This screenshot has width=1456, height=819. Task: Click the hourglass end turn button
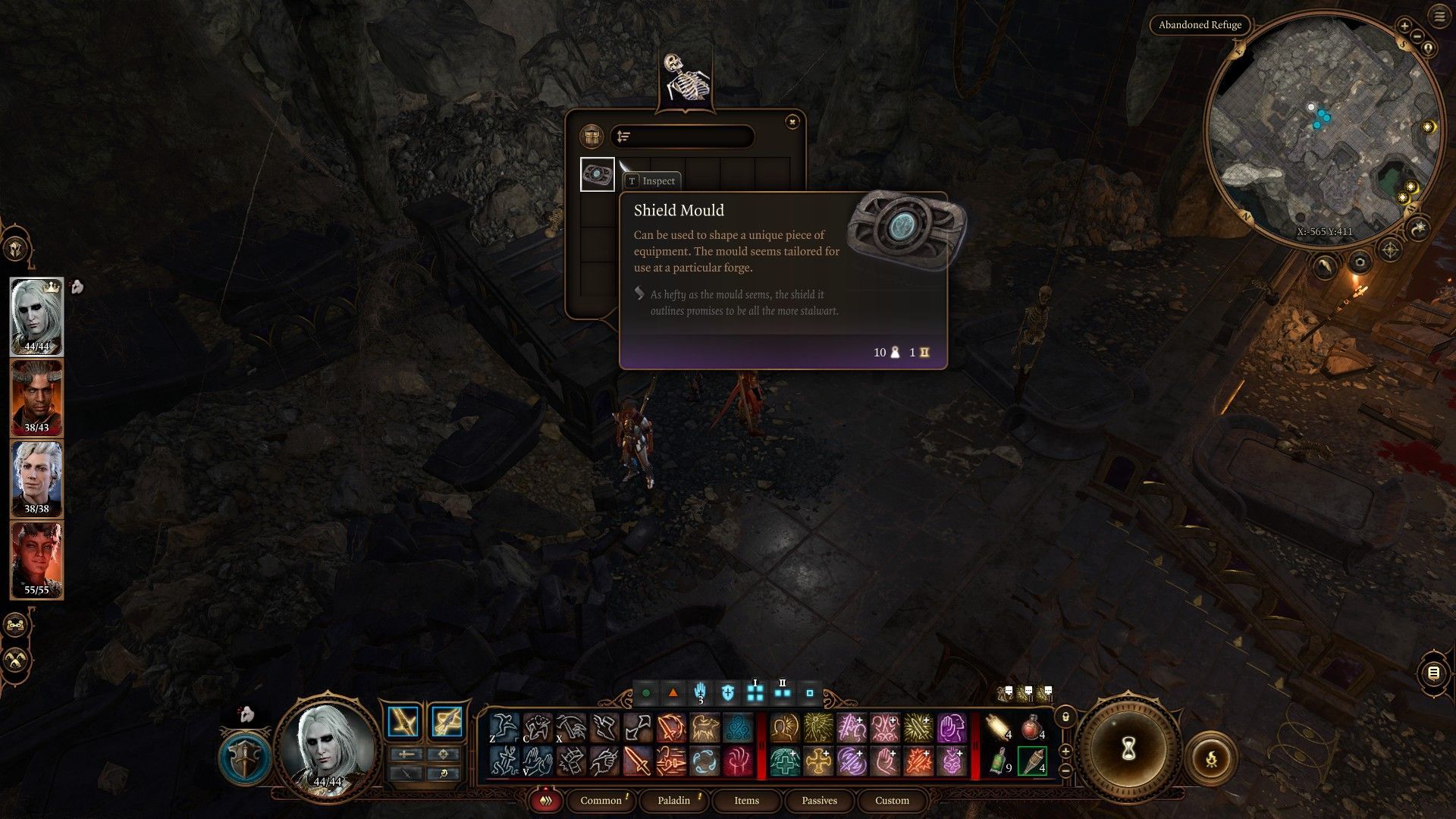tap(1128, 749)
